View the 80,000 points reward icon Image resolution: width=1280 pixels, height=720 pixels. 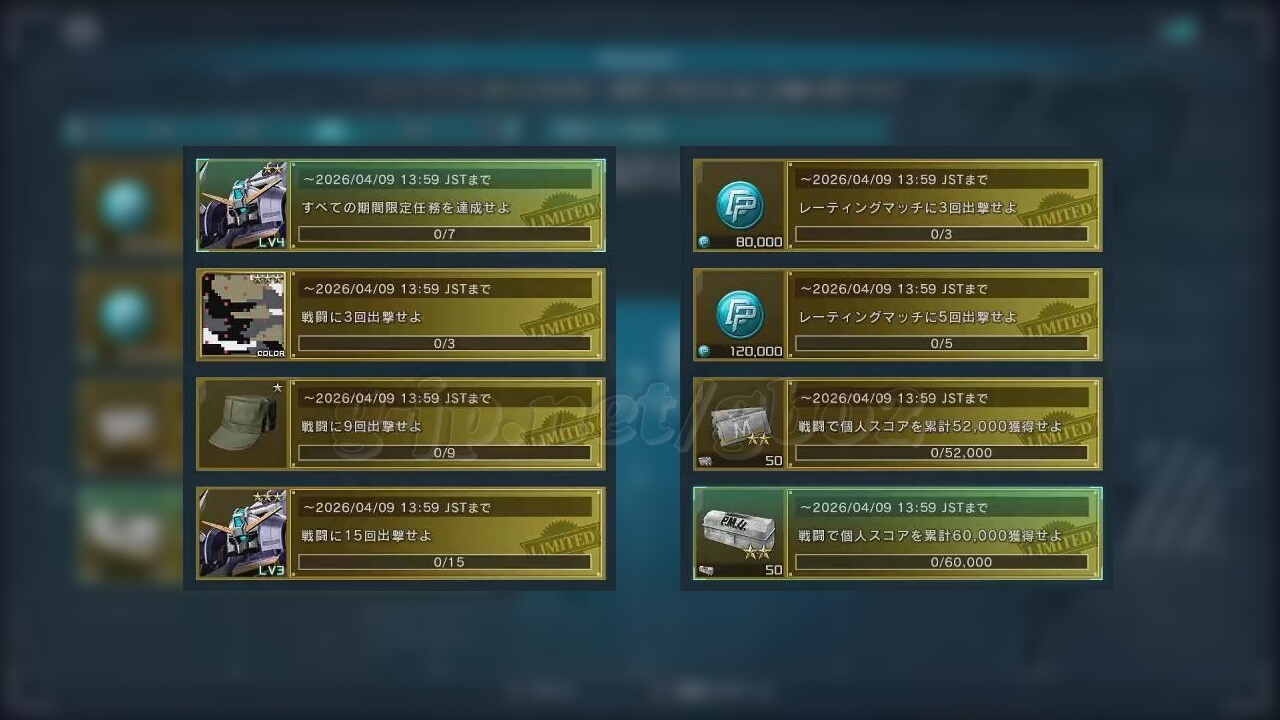tap(739, 205)
